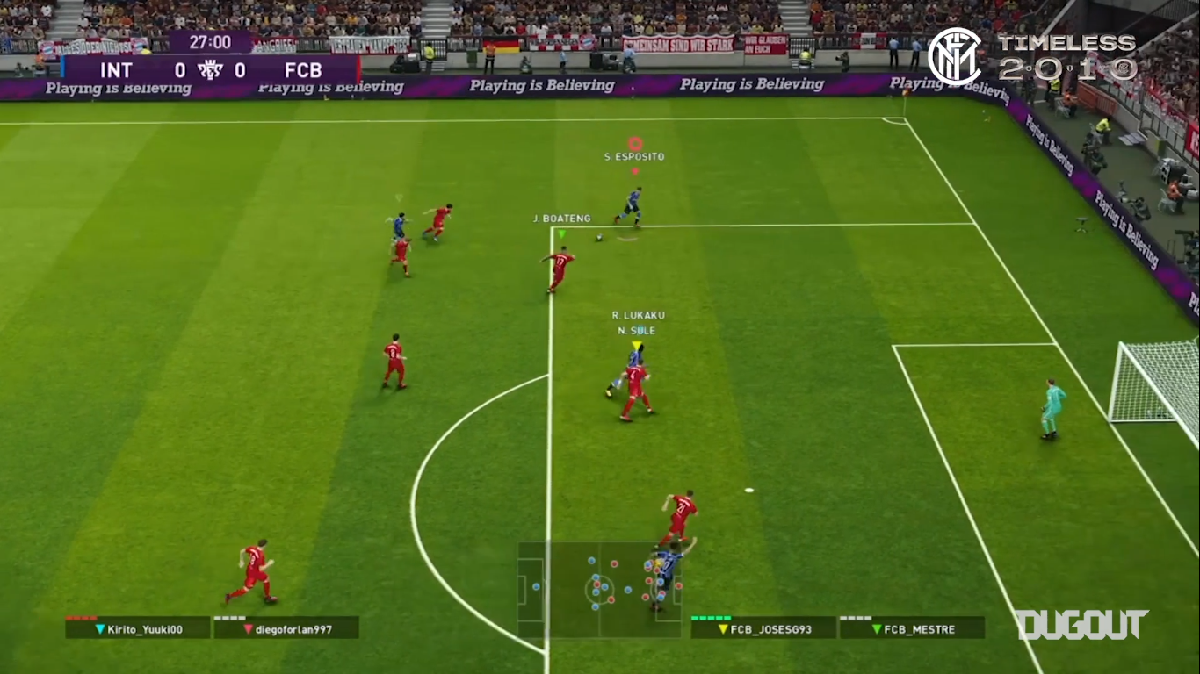This screenshot has width=1200, height=674.
Task: Click the pitch radar minimap
Action: coord(600,590)
